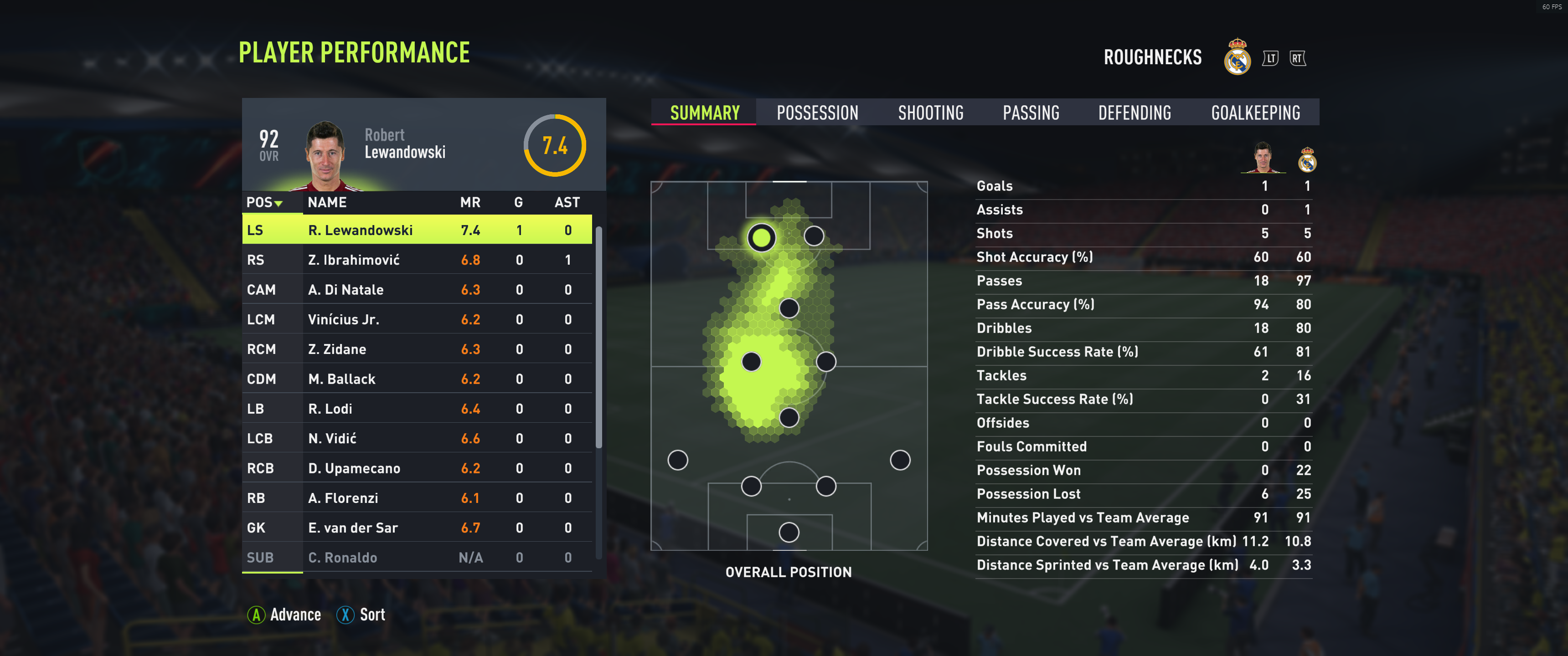Image resolution: width=1568 pixels, height=656 pixels.
Task: Select the Defending tab
Action: pos(1134,113)
